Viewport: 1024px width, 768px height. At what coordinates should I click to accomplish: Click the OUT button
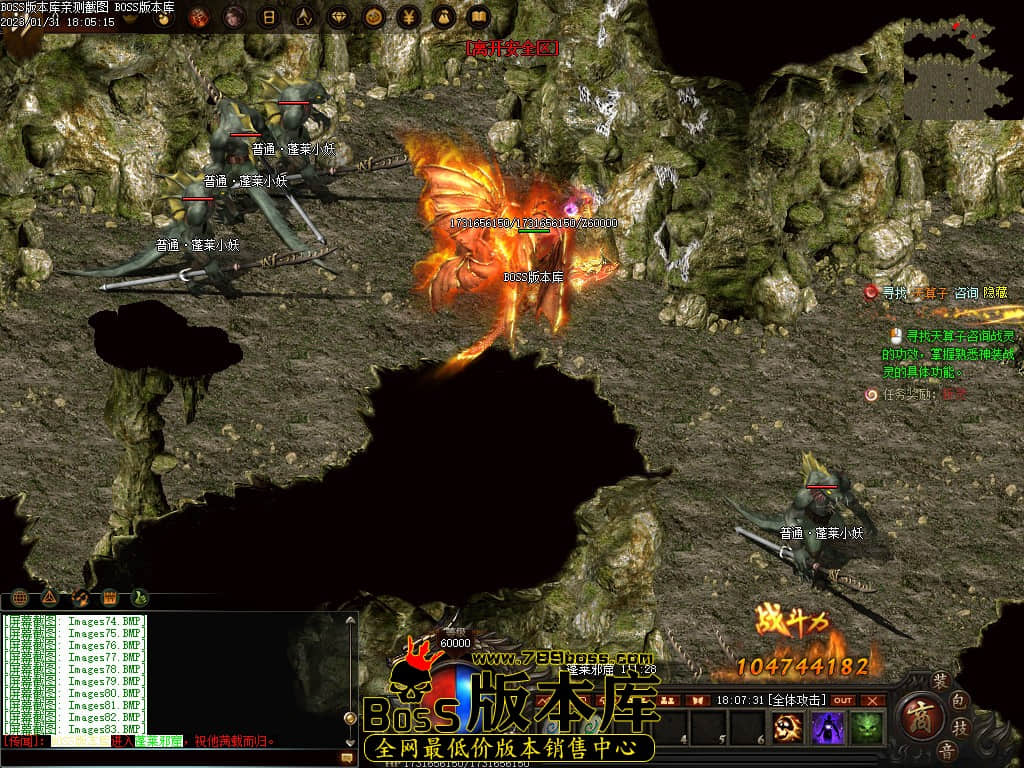843,700
